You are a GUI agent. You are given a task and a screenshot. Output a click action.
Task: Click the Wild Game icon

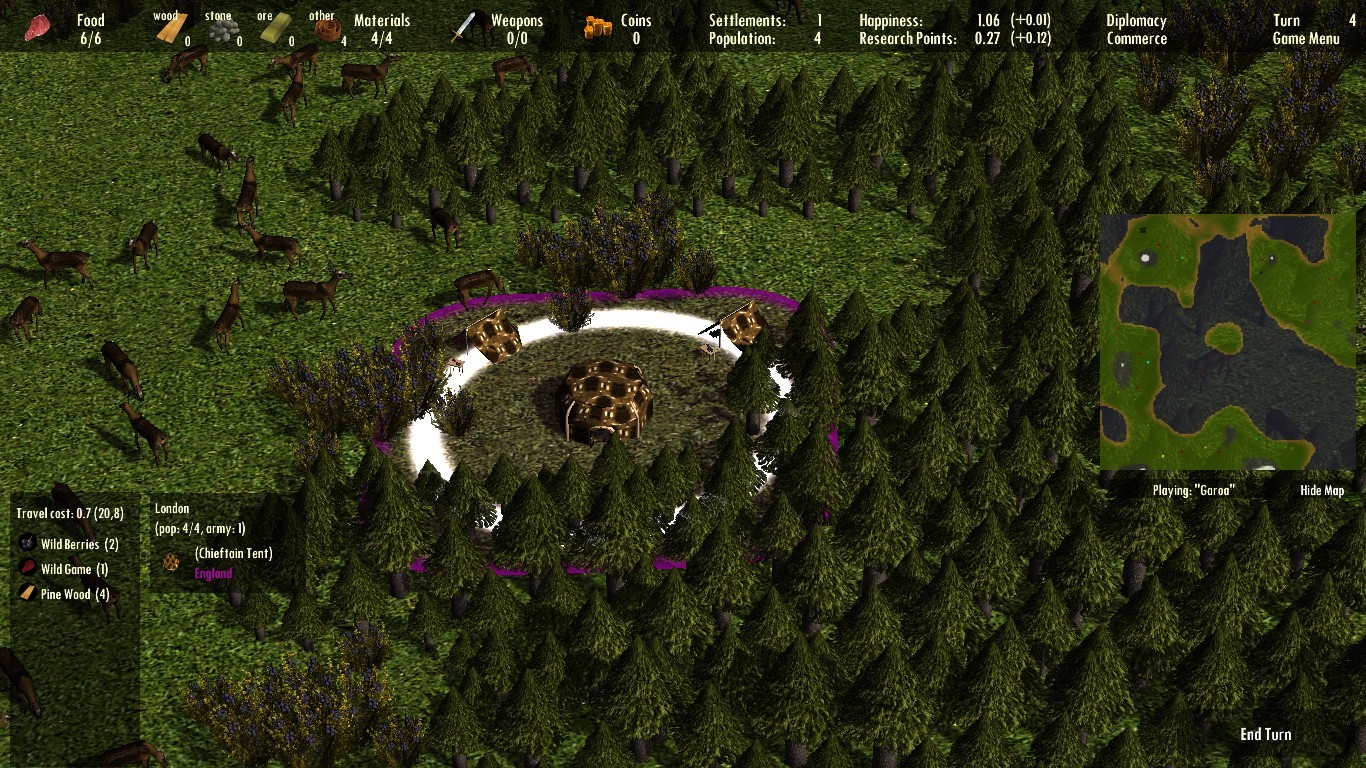point(25,569)
